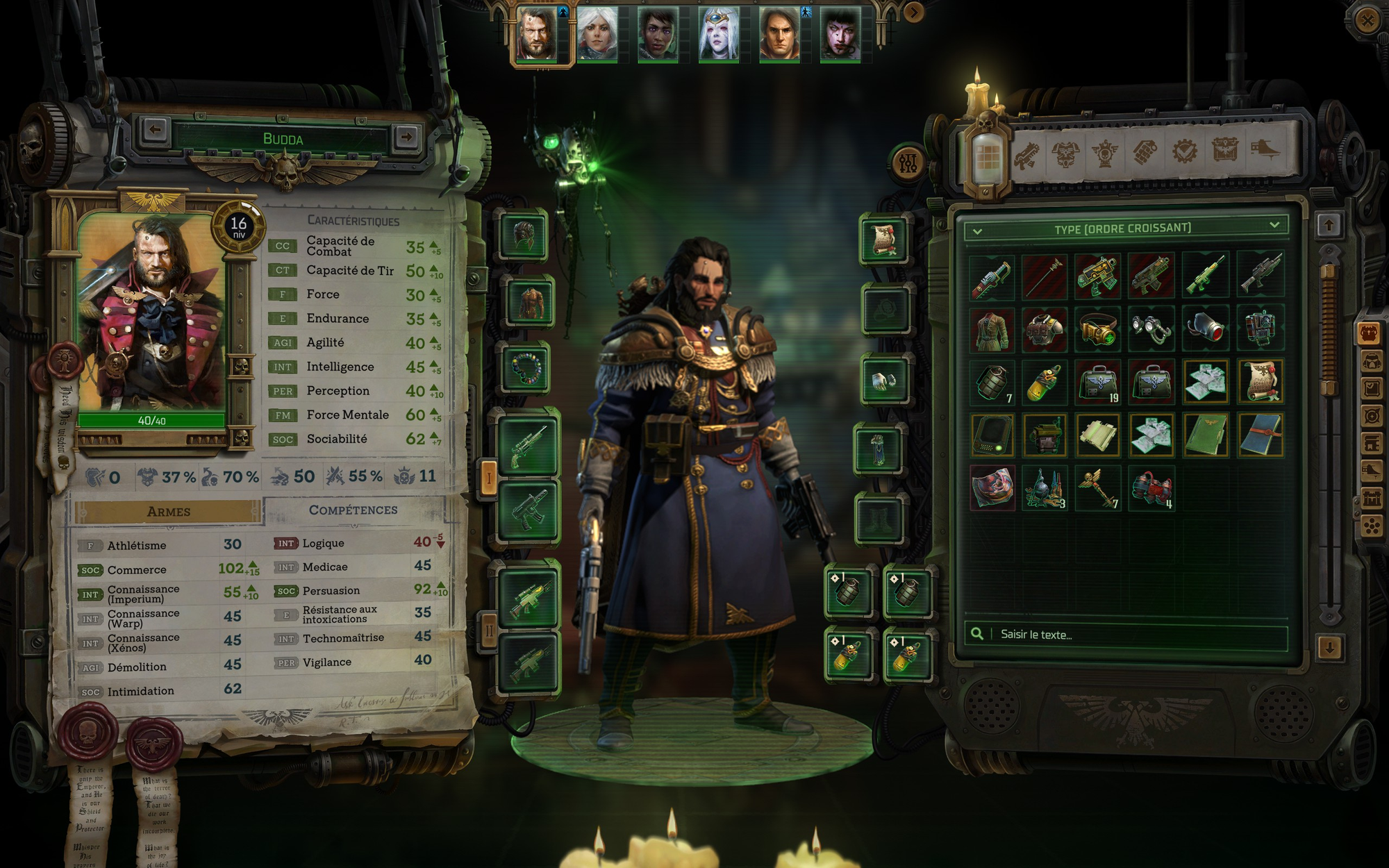Select the green-scoped rifle in inventory
Screen dimensions: 1389x868
click(1206, 275)
